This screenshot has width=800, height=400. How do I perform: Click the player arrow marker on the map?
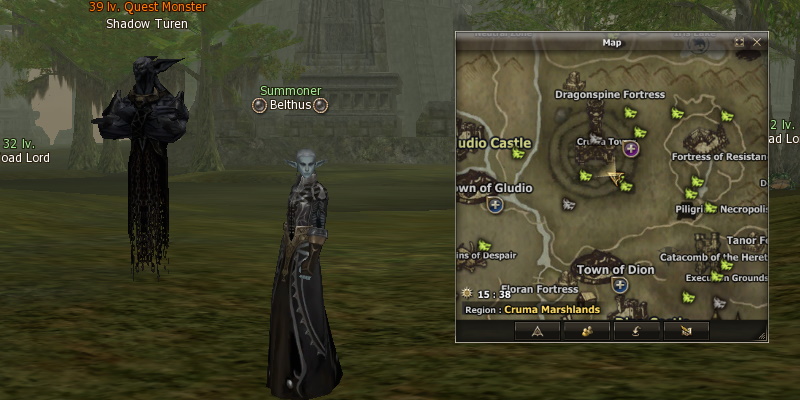(616, 177)
